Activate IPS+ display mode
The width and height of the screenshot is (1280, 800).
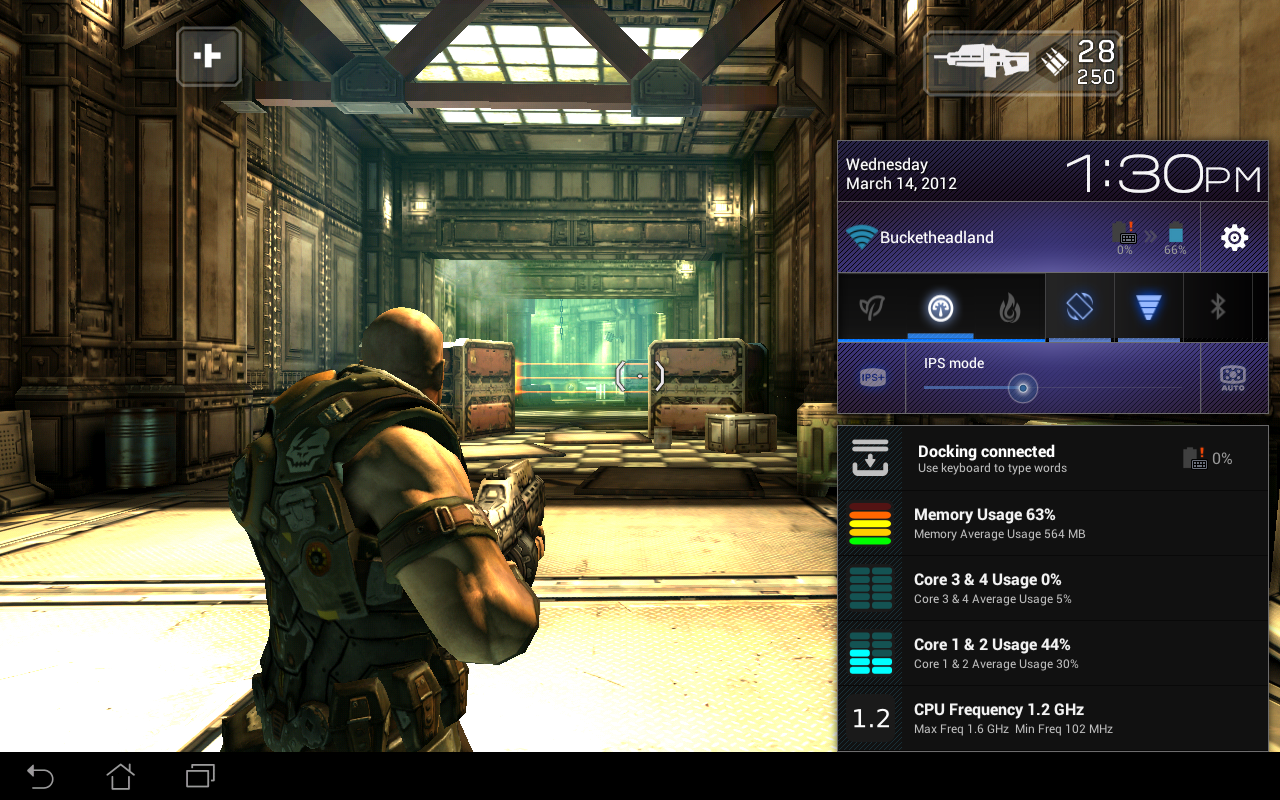871,376
